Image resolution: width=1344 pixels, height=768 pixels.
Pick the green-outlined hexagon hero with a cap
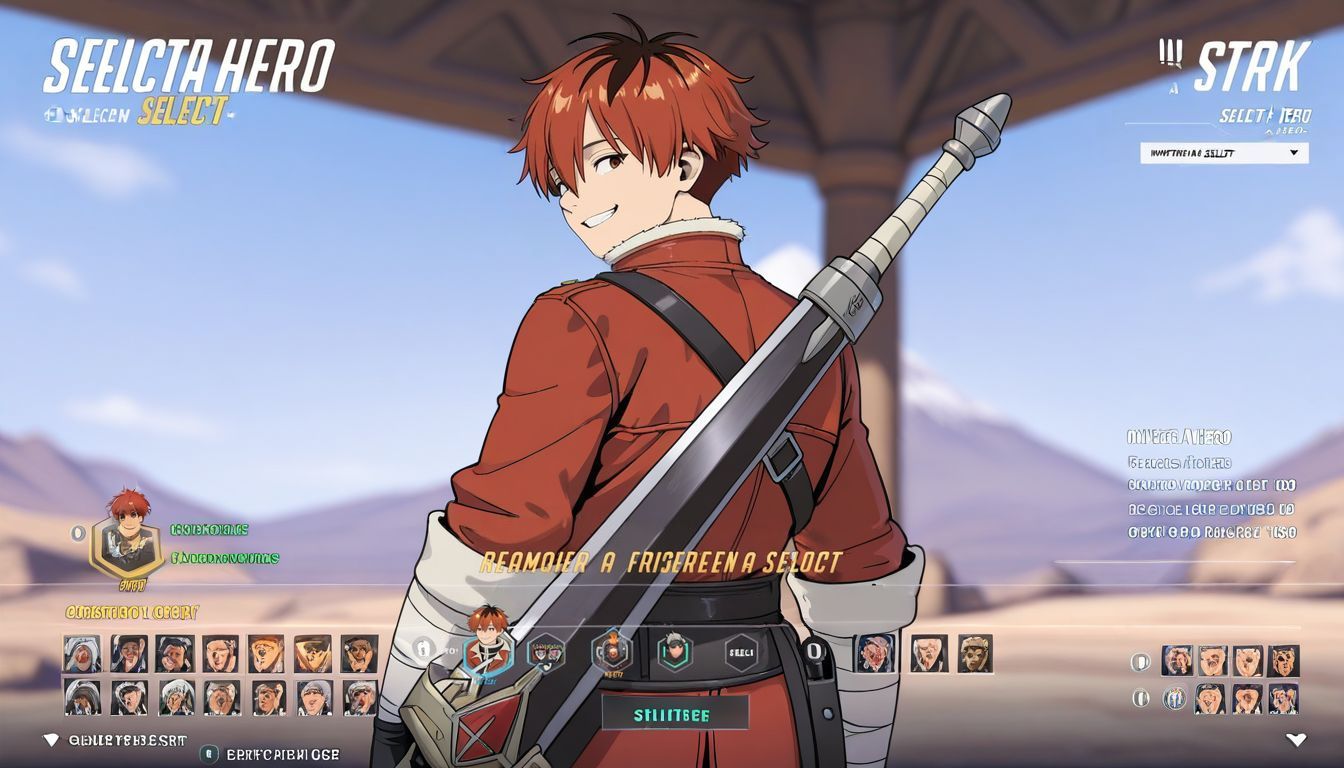point(676,653)
